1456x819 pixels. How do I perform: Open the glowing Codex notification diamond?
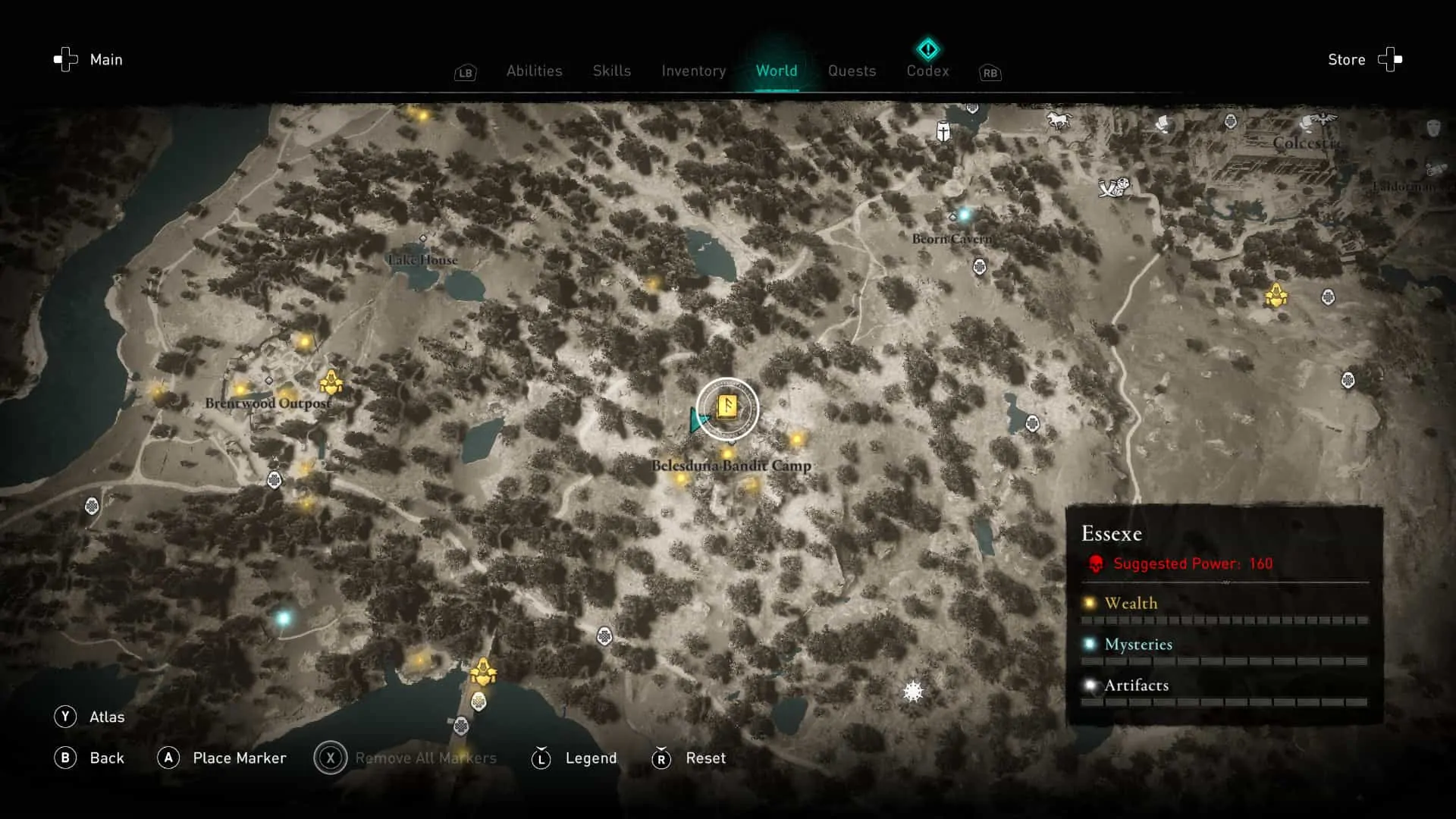927,49
